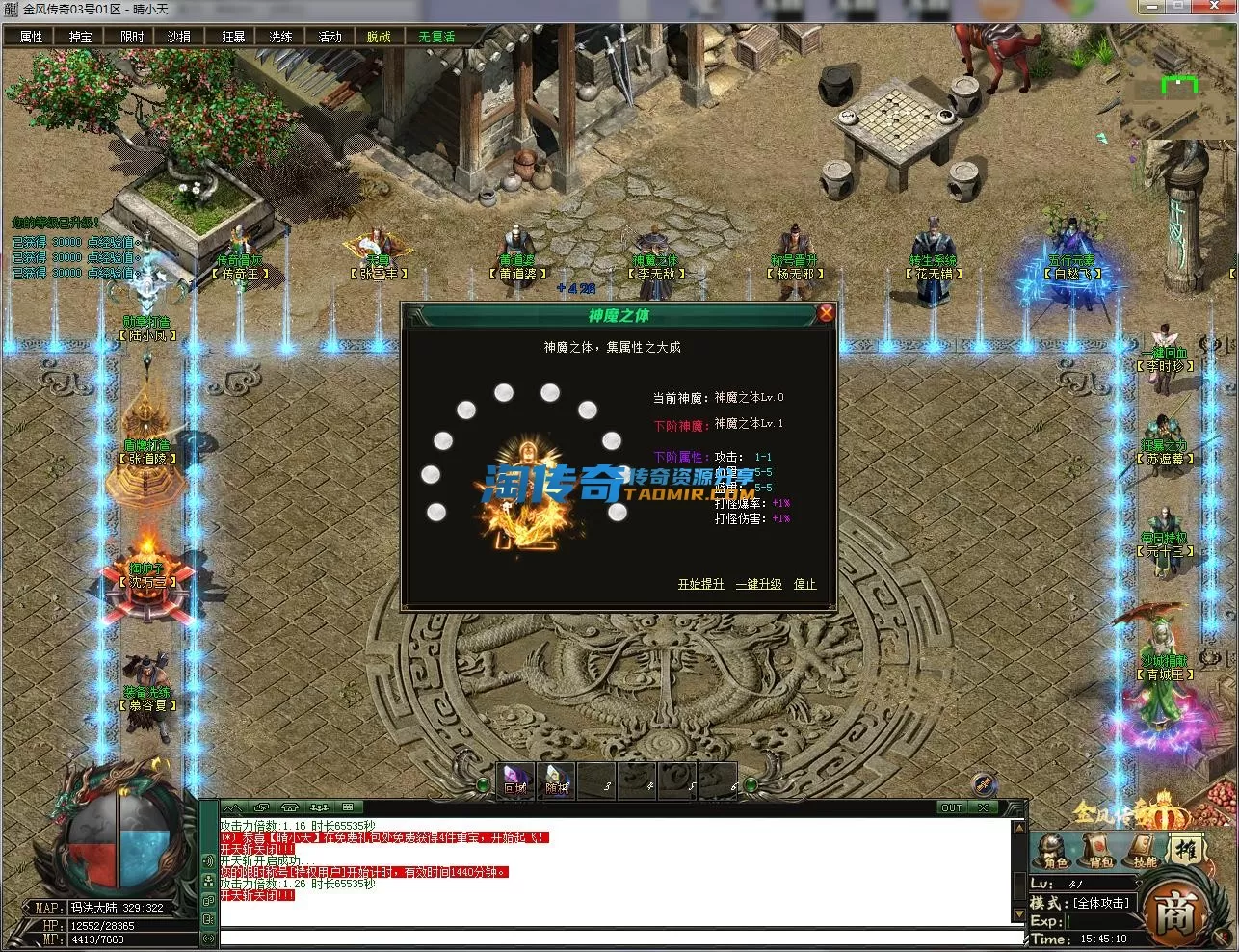Close the 神魔之体 dialog window
Viewport: 1239px width, 952px height.
[826, 313]
